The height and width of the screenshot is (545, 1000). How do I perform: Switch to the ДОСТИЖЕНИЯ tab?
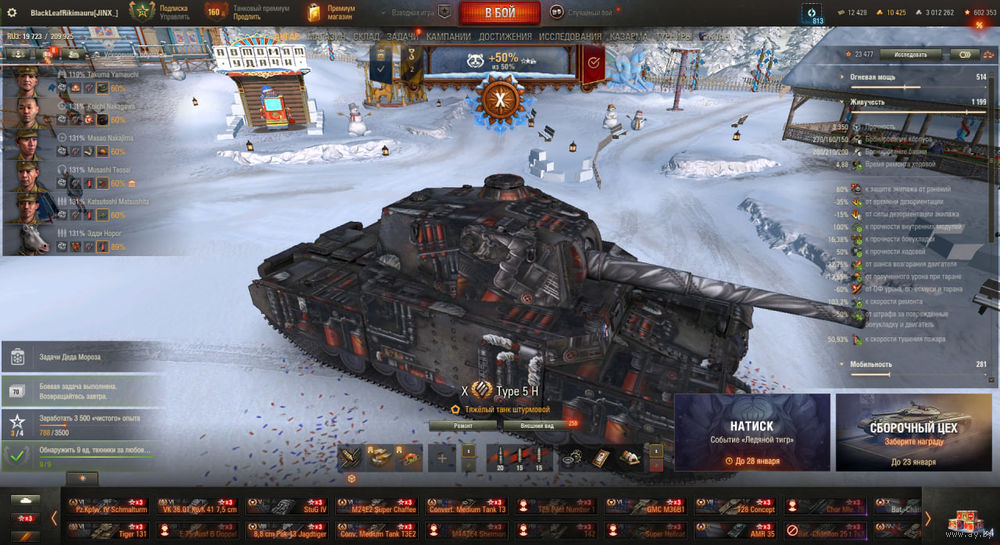coord(505,37)
